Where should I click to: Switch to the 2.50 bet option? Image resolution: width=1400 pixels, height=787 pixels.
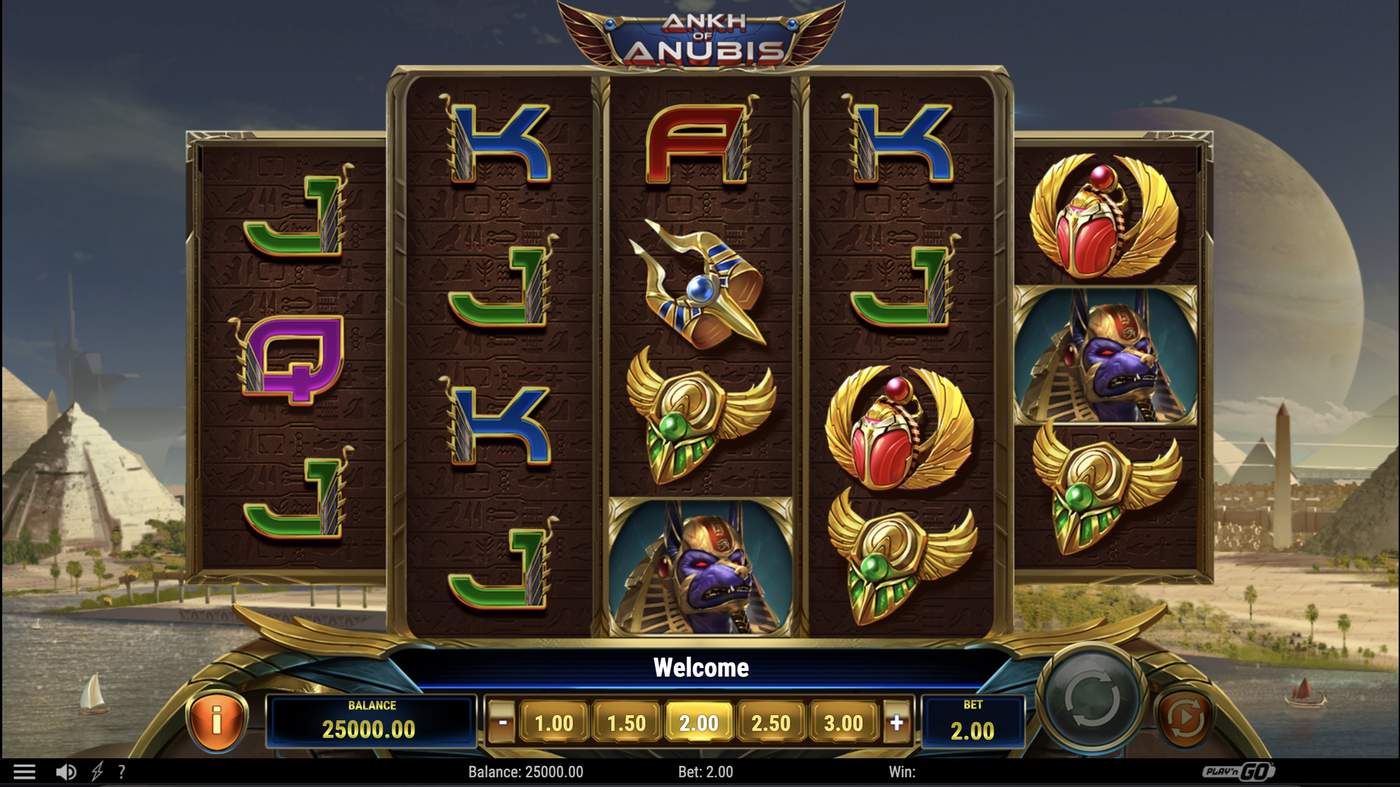tap(772, 721)
